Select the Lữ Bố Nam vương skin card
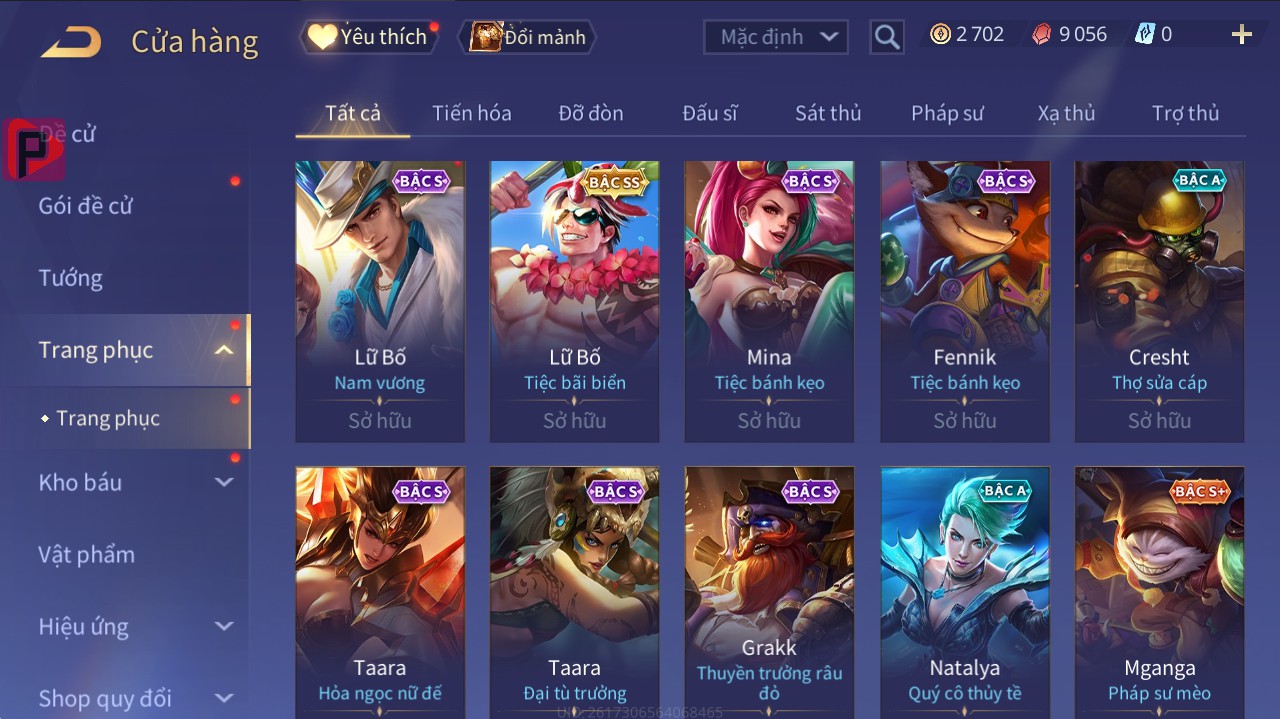The height and width of the screenshot is (719, 1280). click(380, 300)
